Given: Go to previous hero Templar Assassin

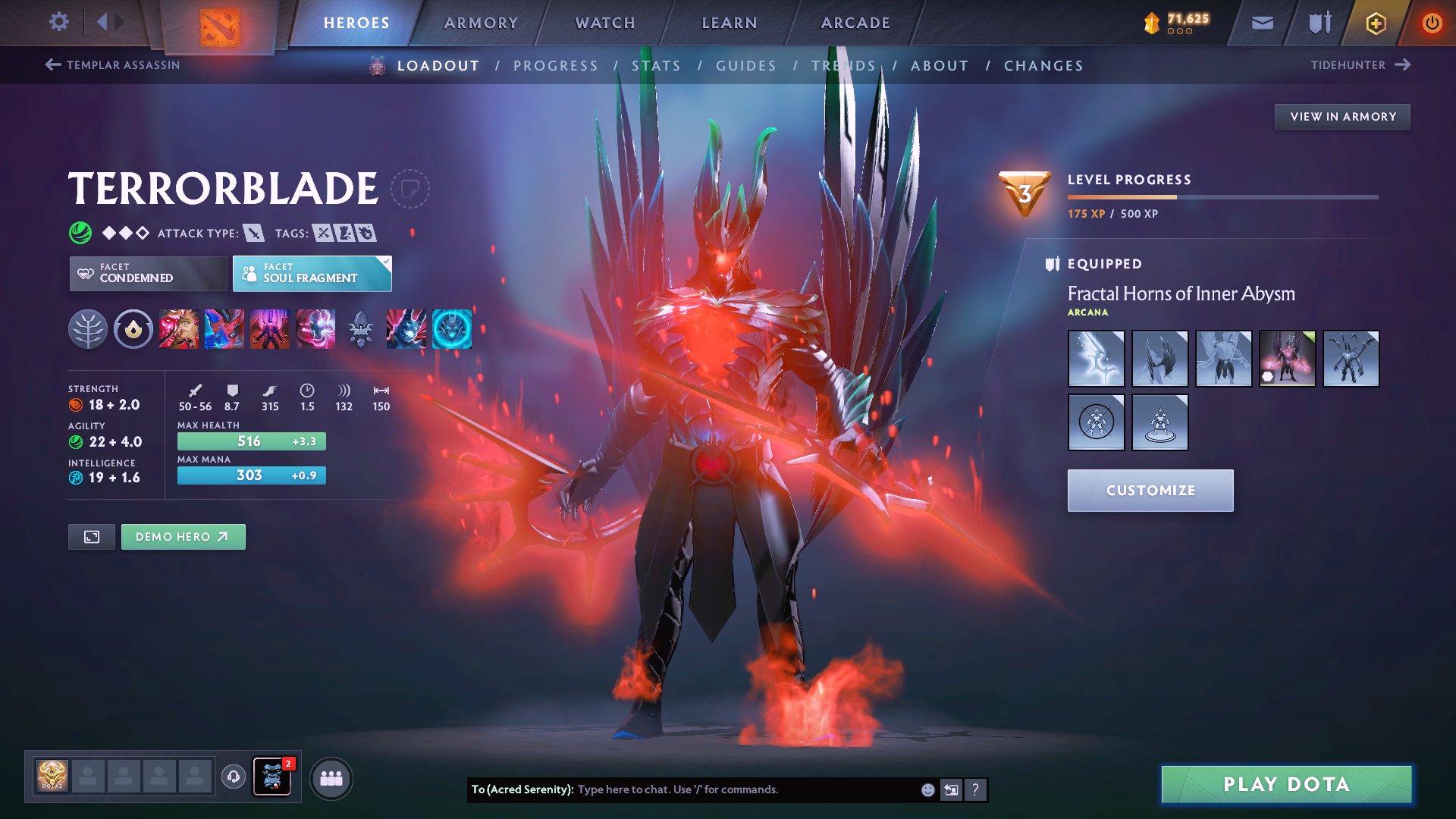Looking at the screenshot, I should pos(112,65).
